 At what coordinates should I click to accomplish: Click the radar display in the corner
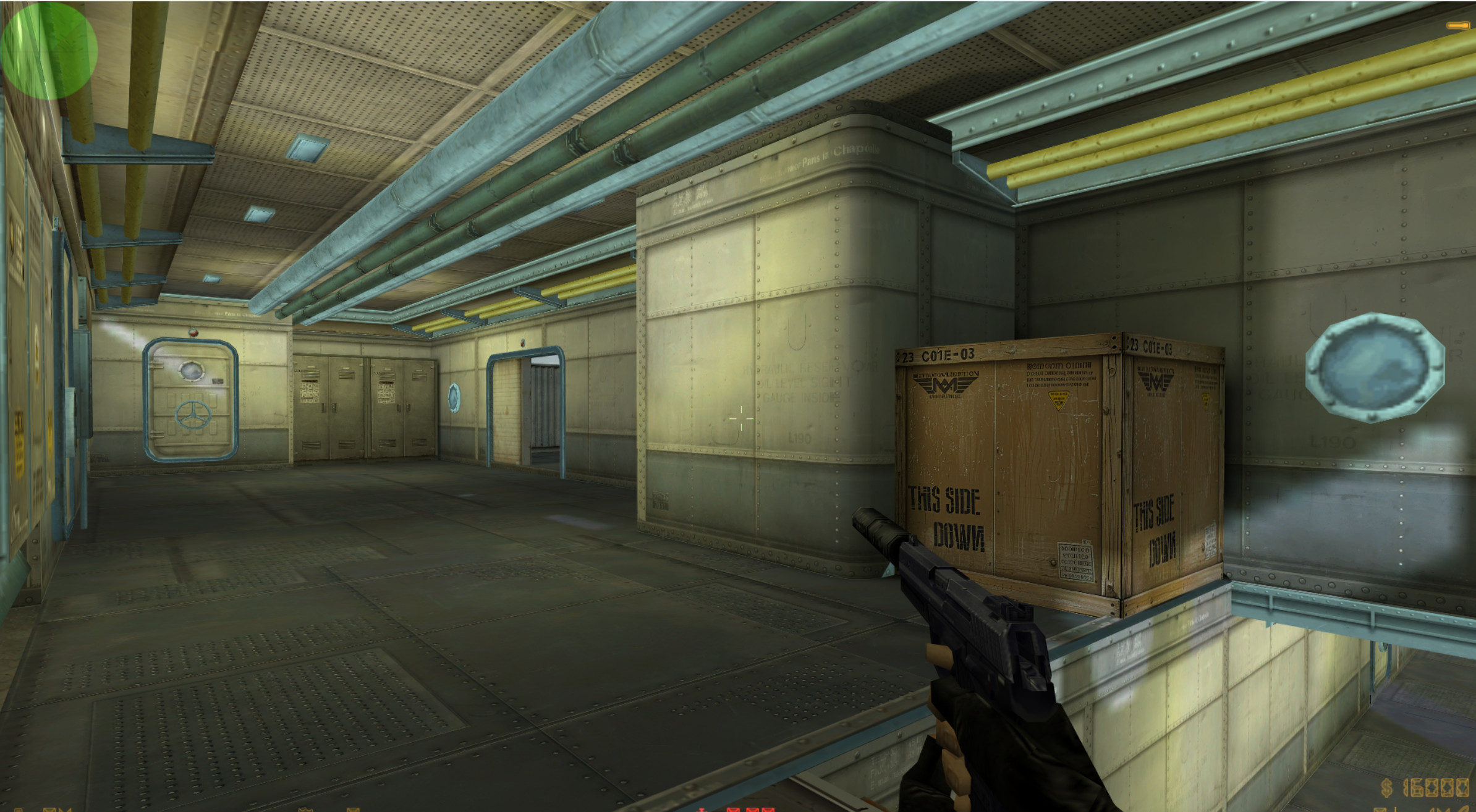[x=49, y=53]
